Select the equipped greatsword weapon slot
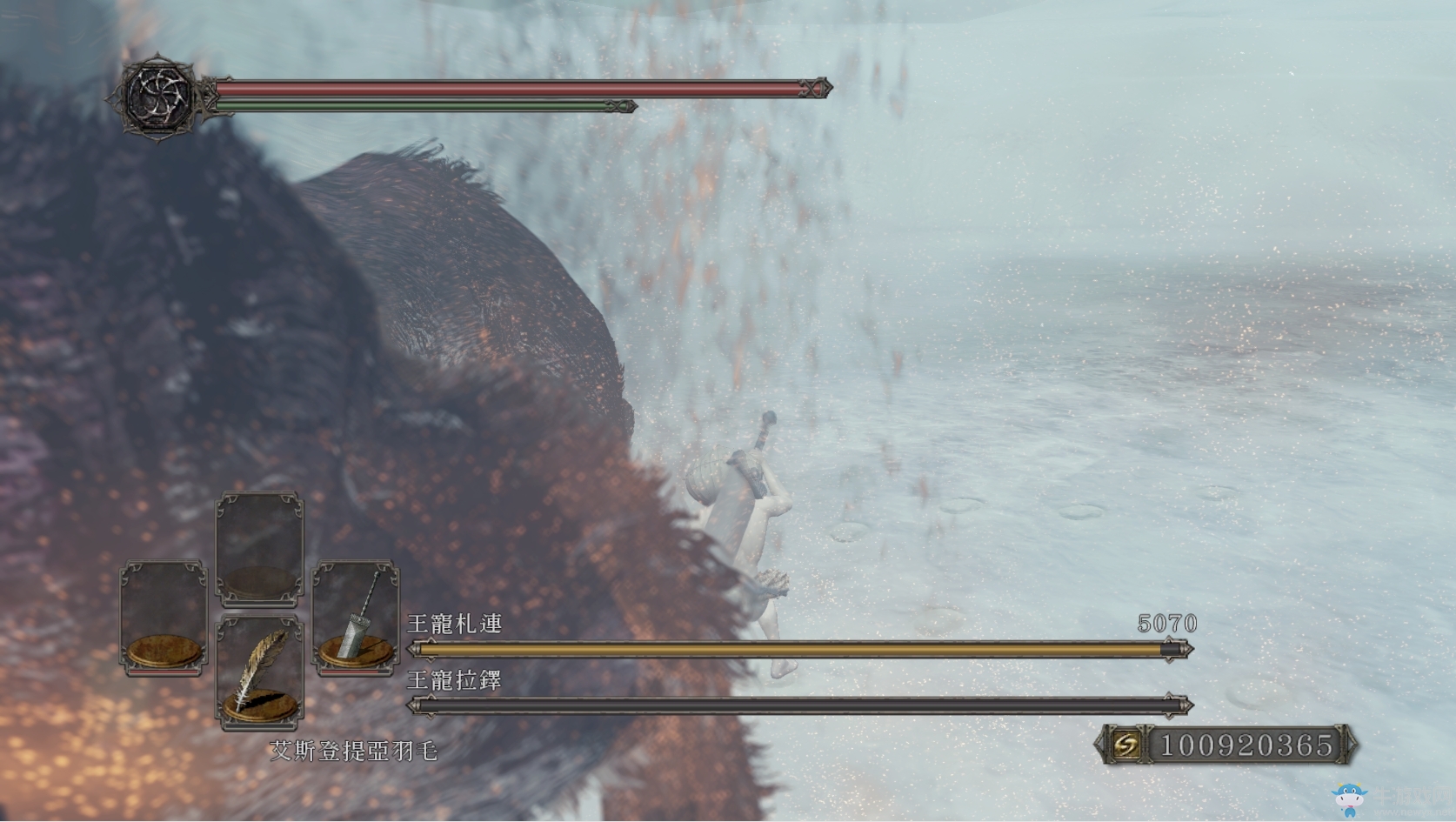 pyautogui.click(x=356, y=617)
